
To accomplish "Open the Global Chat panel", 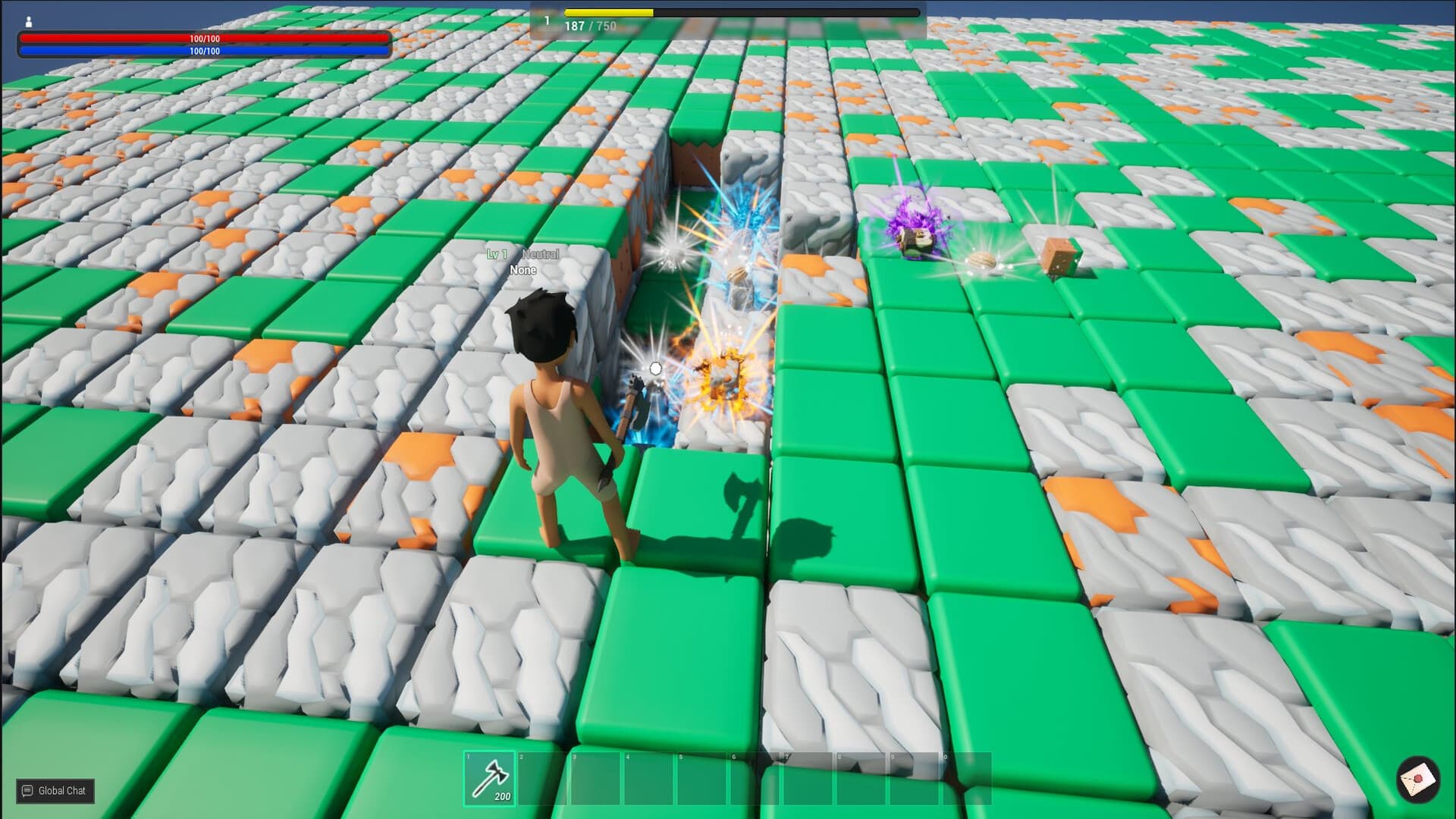I will pos(53,791).
